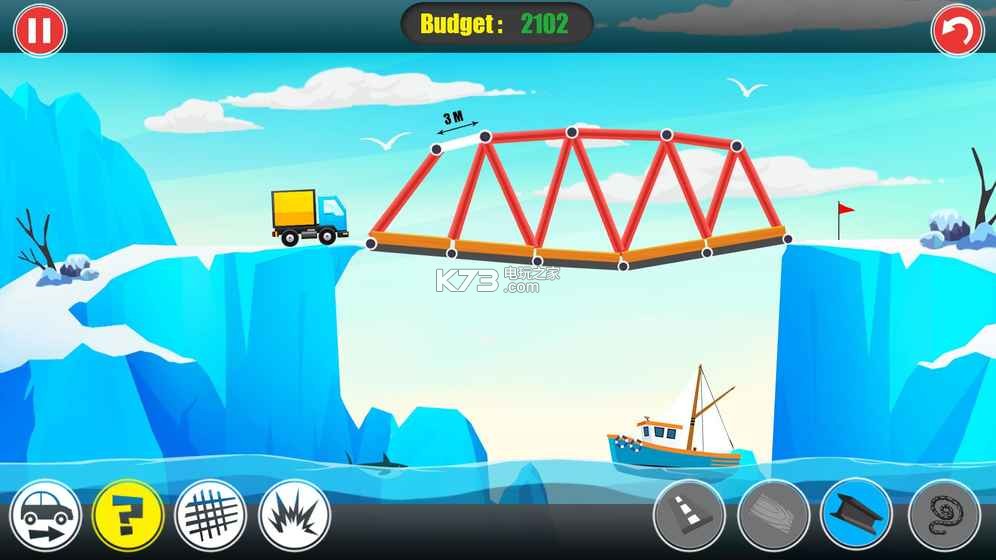This screenshot has width=996, height=560.
Task: Choose the wood plank material
Action: [x=772, y=517]
